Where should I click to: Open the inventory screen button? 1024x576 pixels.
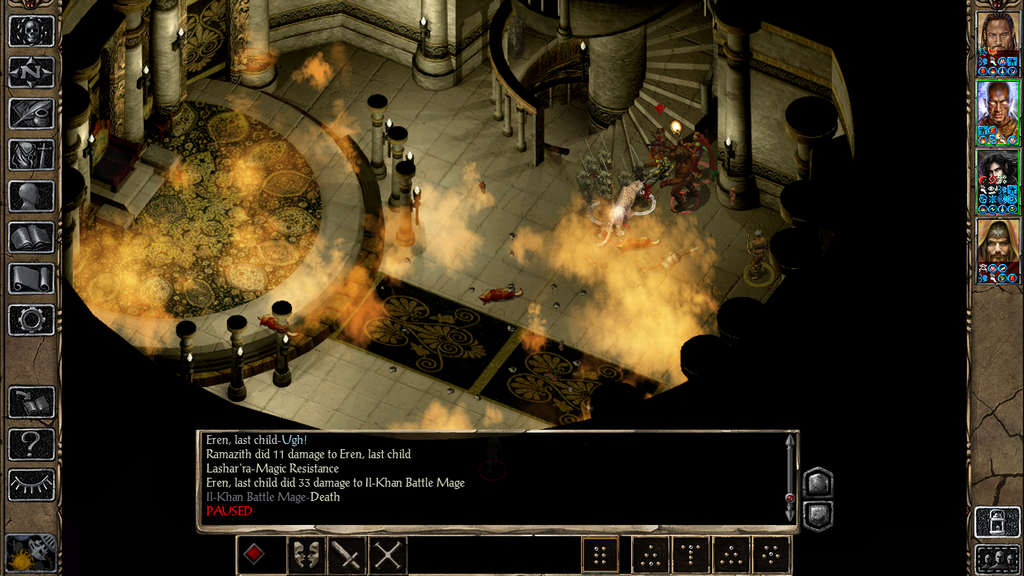coord(31,155)
